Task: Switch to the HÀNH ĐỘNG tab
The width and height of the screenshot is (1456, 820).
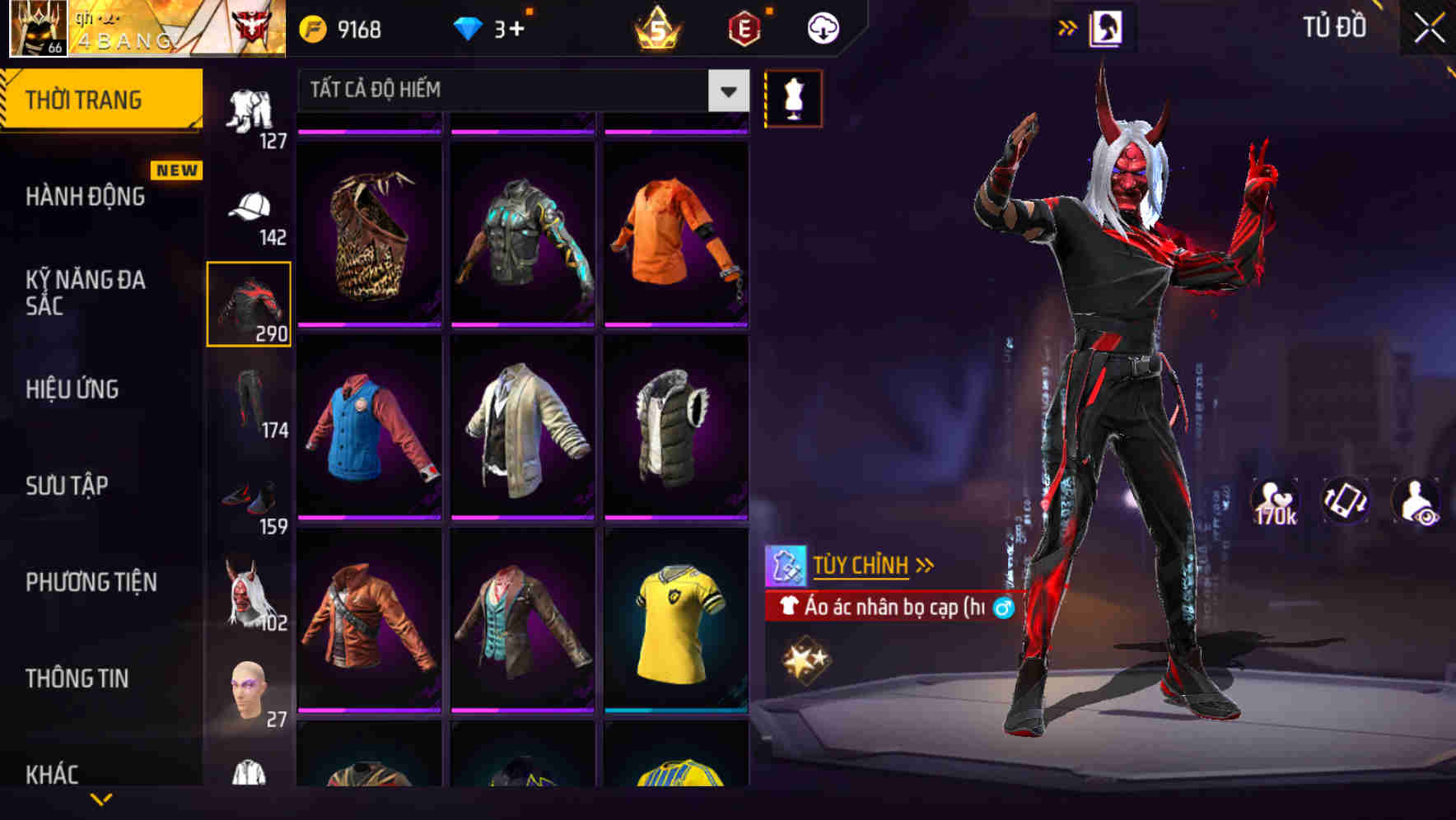Action: [x=85, y=197]
